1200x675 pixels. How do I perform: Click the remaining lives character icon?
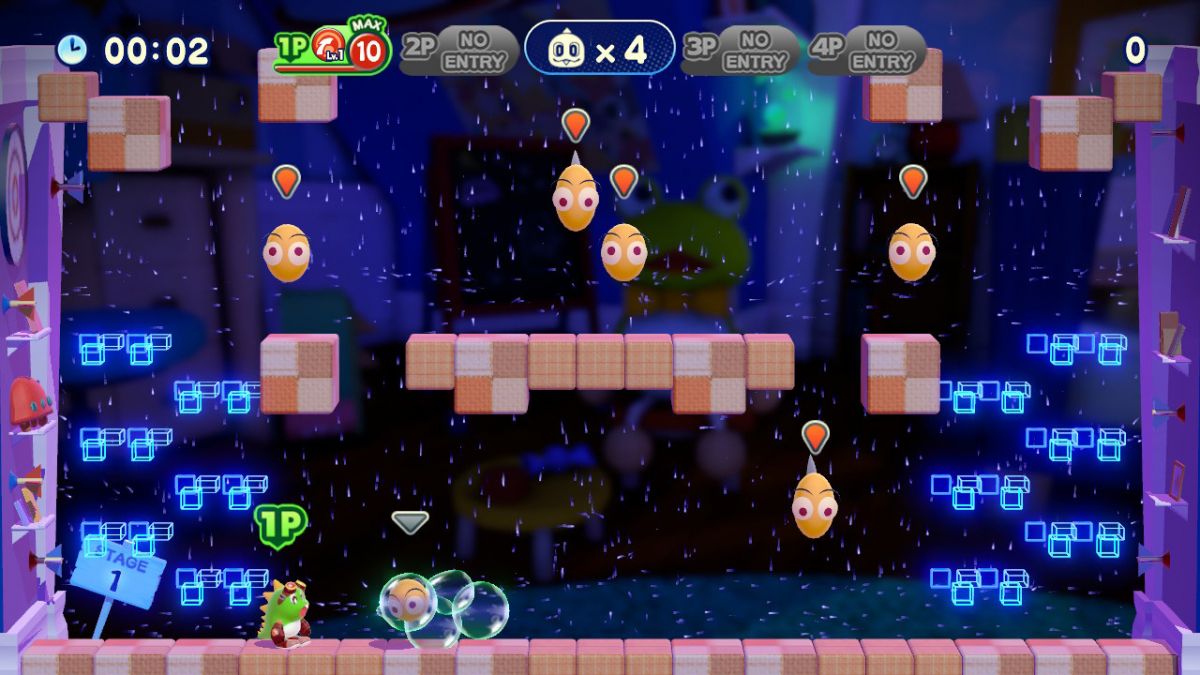point(568,49)
